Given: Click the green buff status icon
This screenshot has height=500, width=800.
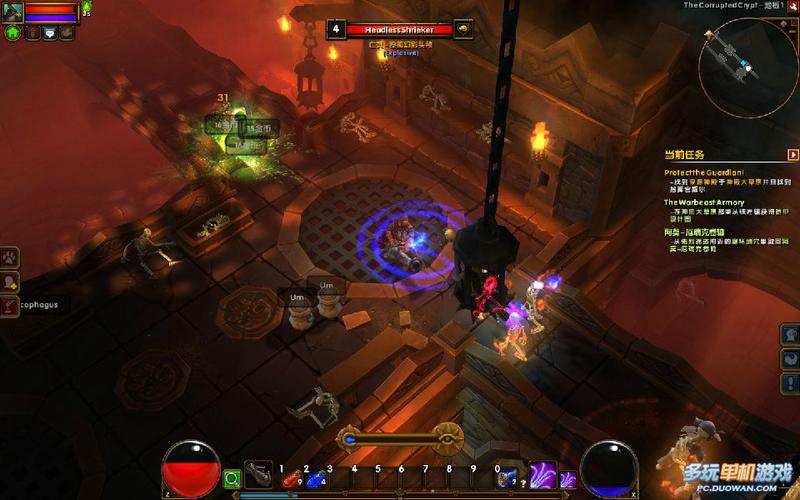Looking at the screenshot, I should point(87,8).
